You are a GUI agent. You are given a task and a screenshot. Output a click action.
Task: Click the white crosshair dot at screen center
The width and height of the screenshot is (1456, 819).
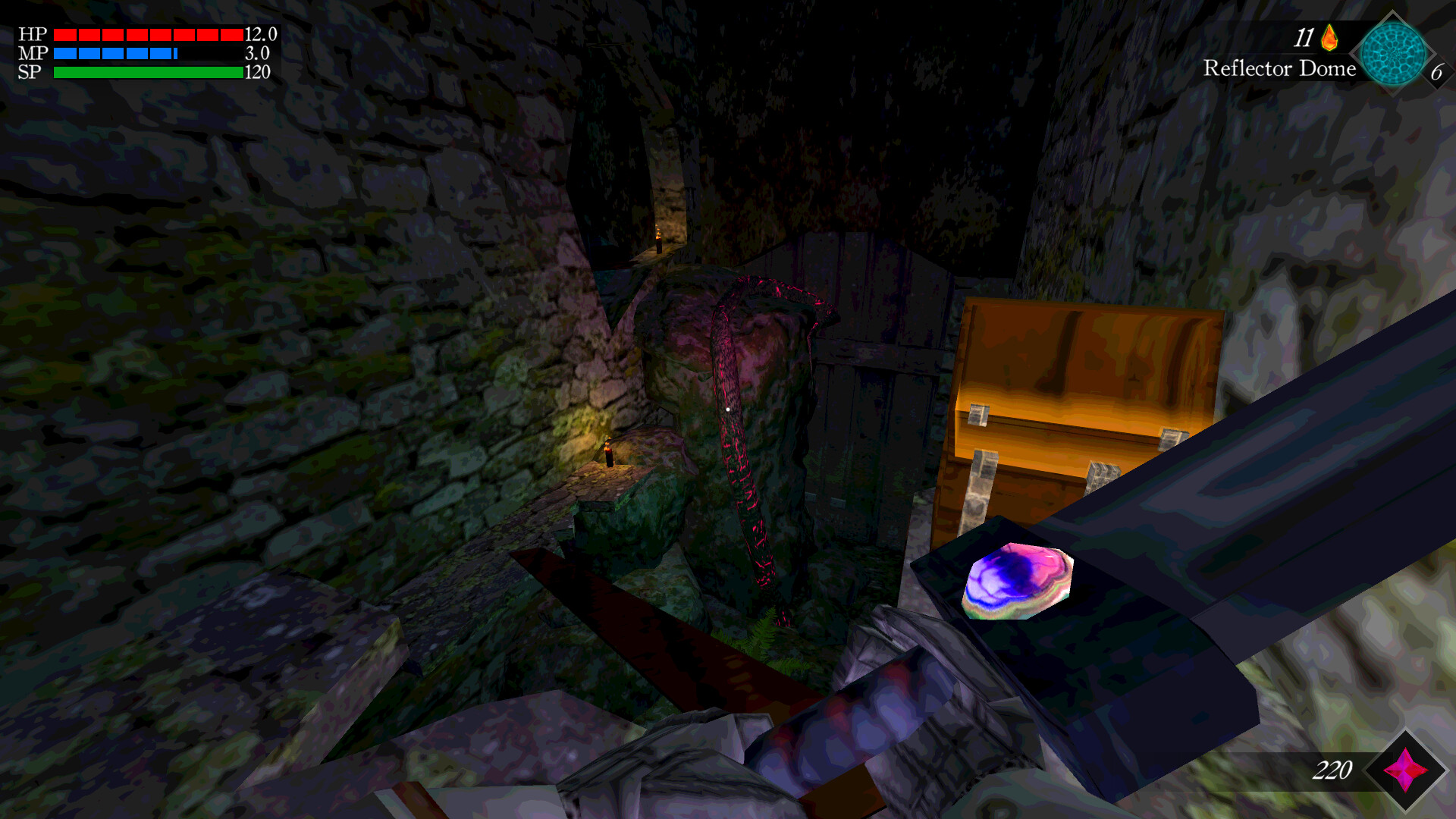click(x=728, y=408)
